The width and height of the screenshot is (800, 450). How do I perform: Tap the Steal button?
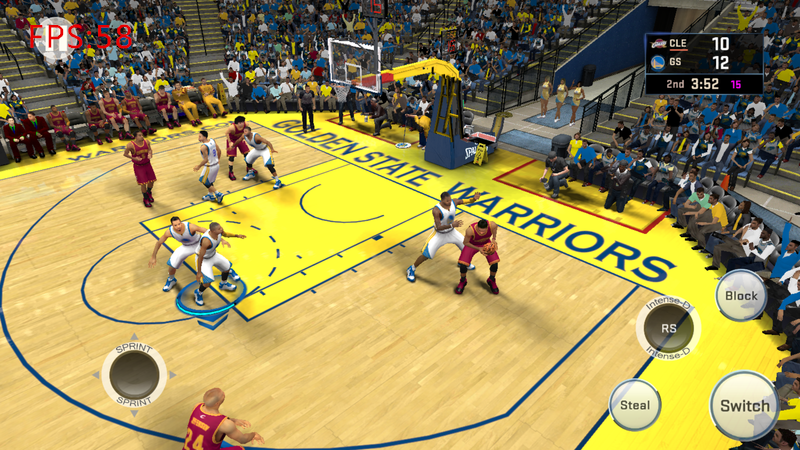point(635,405)
